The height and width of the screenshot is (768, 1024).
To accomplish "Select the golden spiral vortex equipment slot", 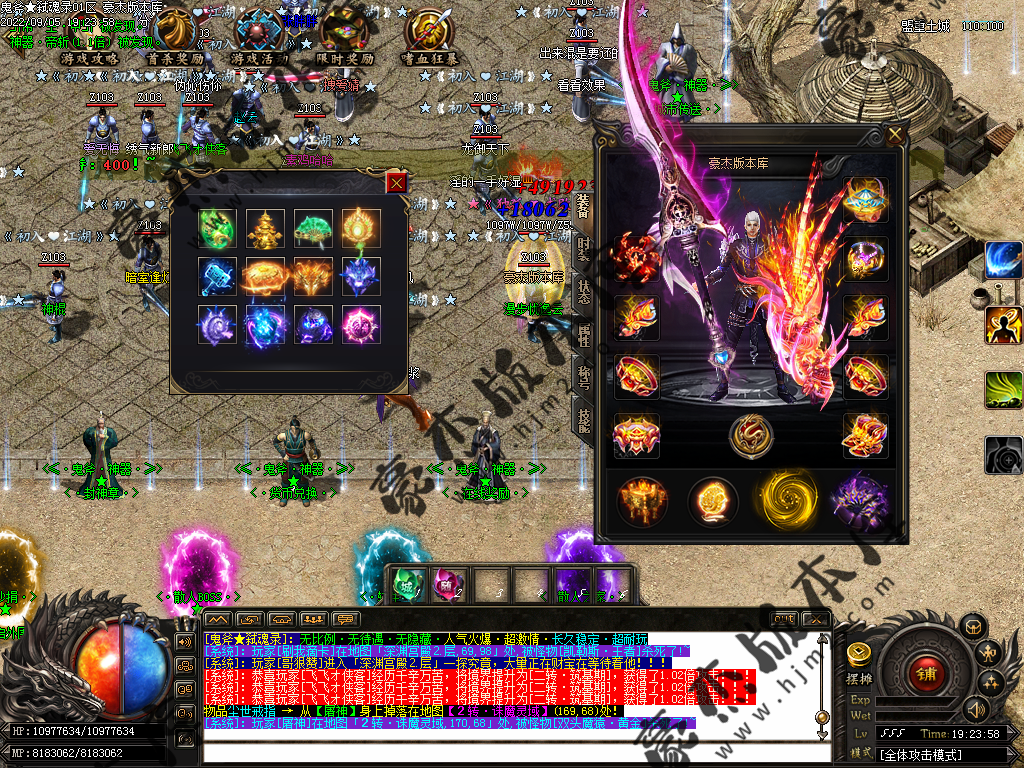I will pyautogui.click(x=786, y=499).
